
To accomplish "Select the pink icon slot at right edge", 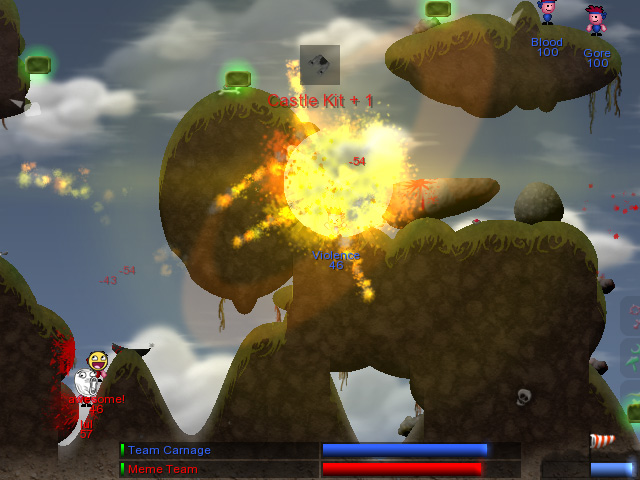I will [x=632, y=316].
